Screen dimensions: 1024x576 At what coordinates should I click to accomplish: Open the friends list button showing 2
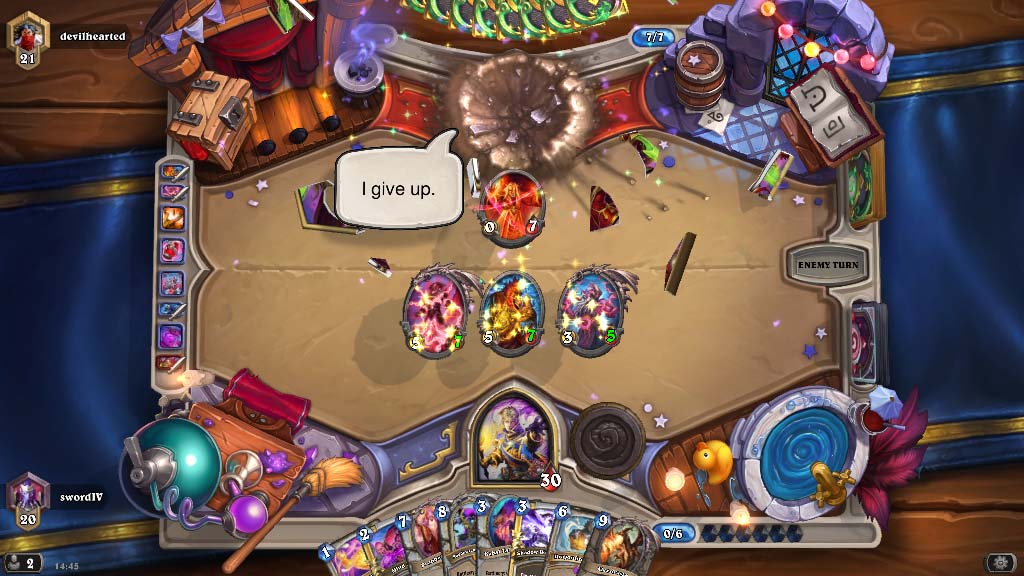tap(22, 564)
